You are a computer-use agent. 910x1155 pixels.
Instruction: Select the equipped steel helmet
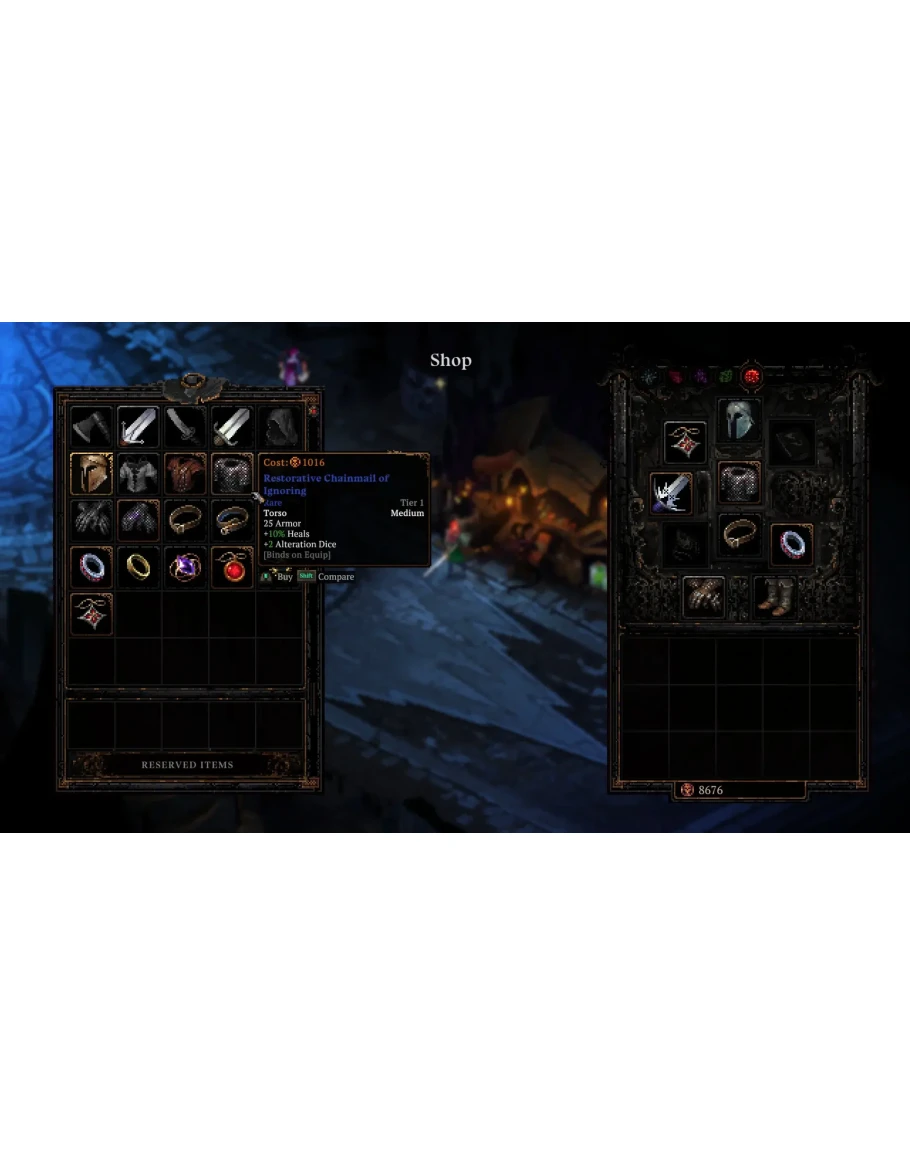(x=739, y=420)
